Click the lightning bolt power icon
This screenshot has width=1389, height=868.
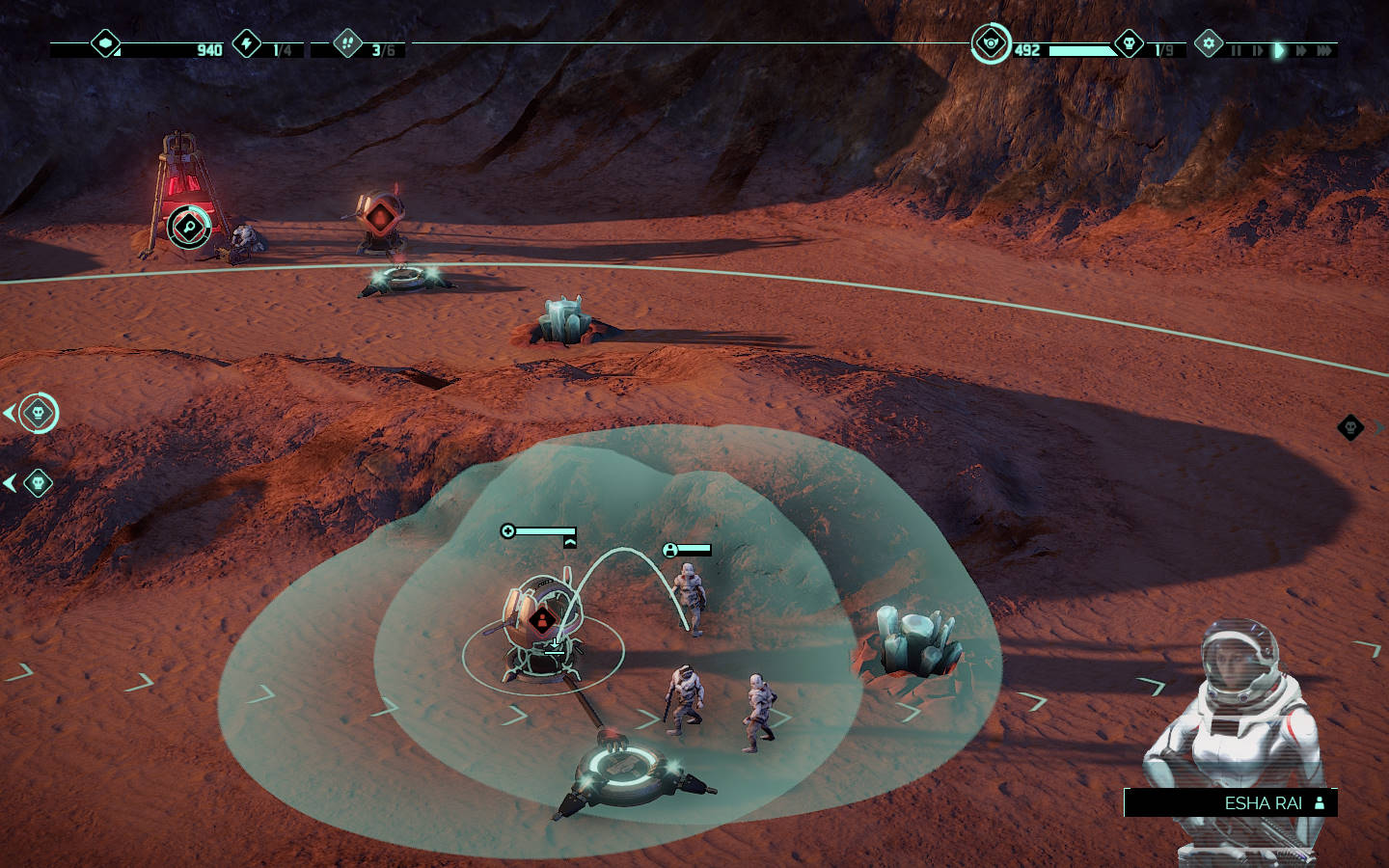click(248, 43)
